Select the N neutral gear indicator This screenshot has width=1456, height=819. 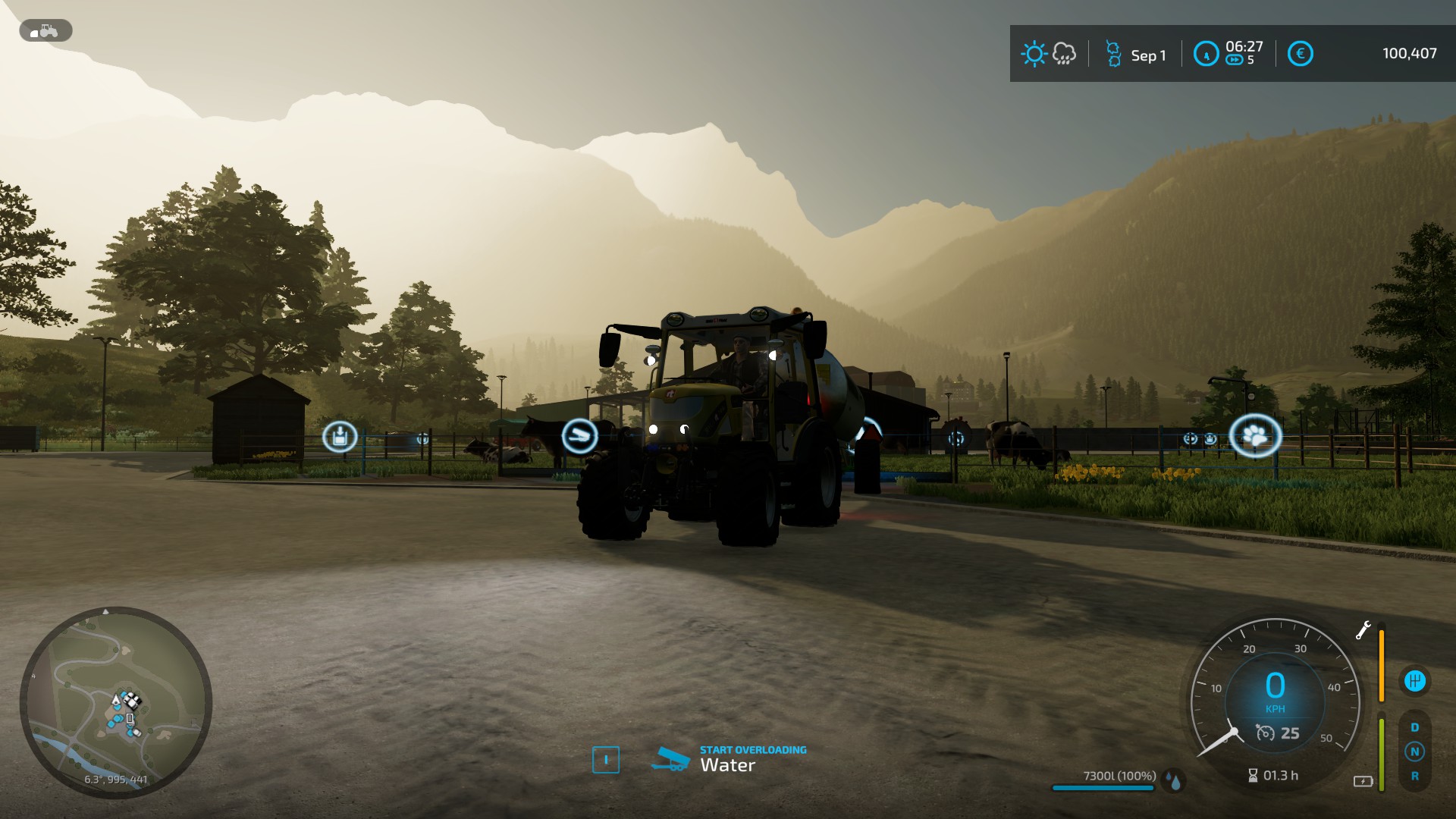coord(1414,752)
